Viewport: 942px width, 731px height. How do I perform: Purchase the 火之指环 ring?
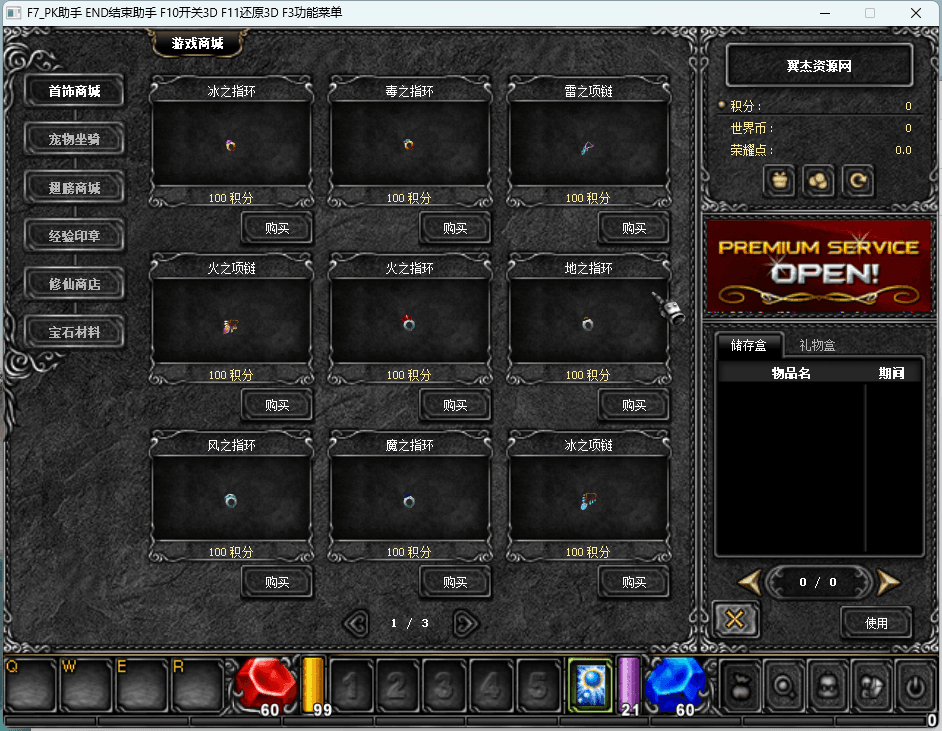pyautogui.click(x=455, y=405)
